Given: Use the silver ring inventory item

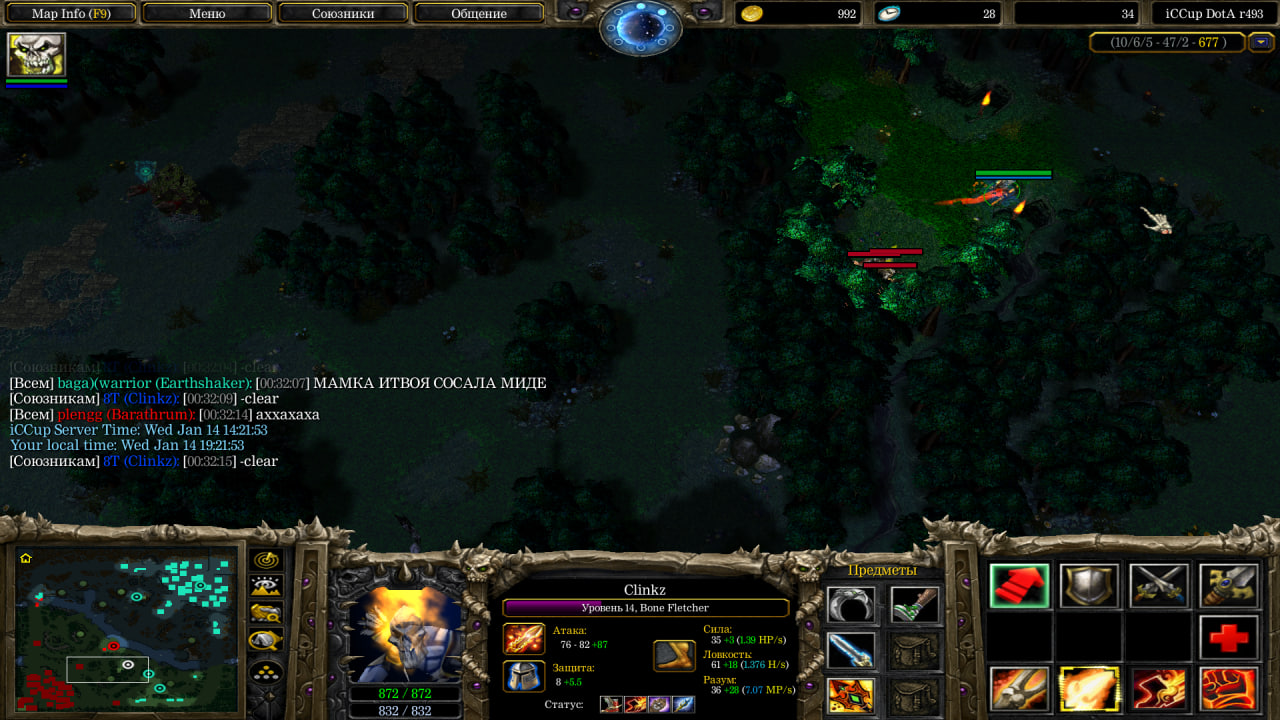Looking at the screenshot, I should [851, 605].
